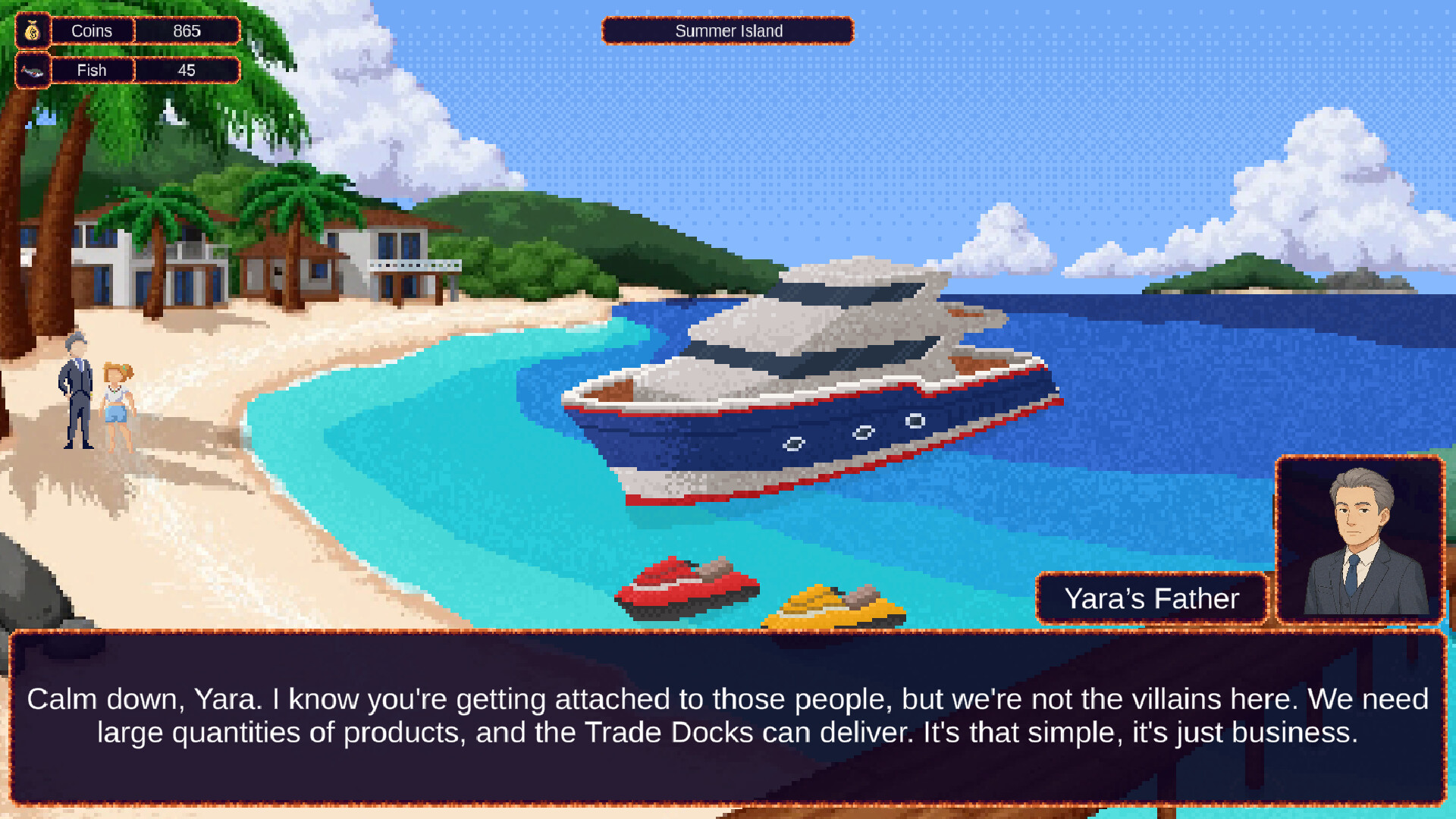Click the Fish counter showing 45
Screen dimensions: 1456x819
tap(185, 70)
